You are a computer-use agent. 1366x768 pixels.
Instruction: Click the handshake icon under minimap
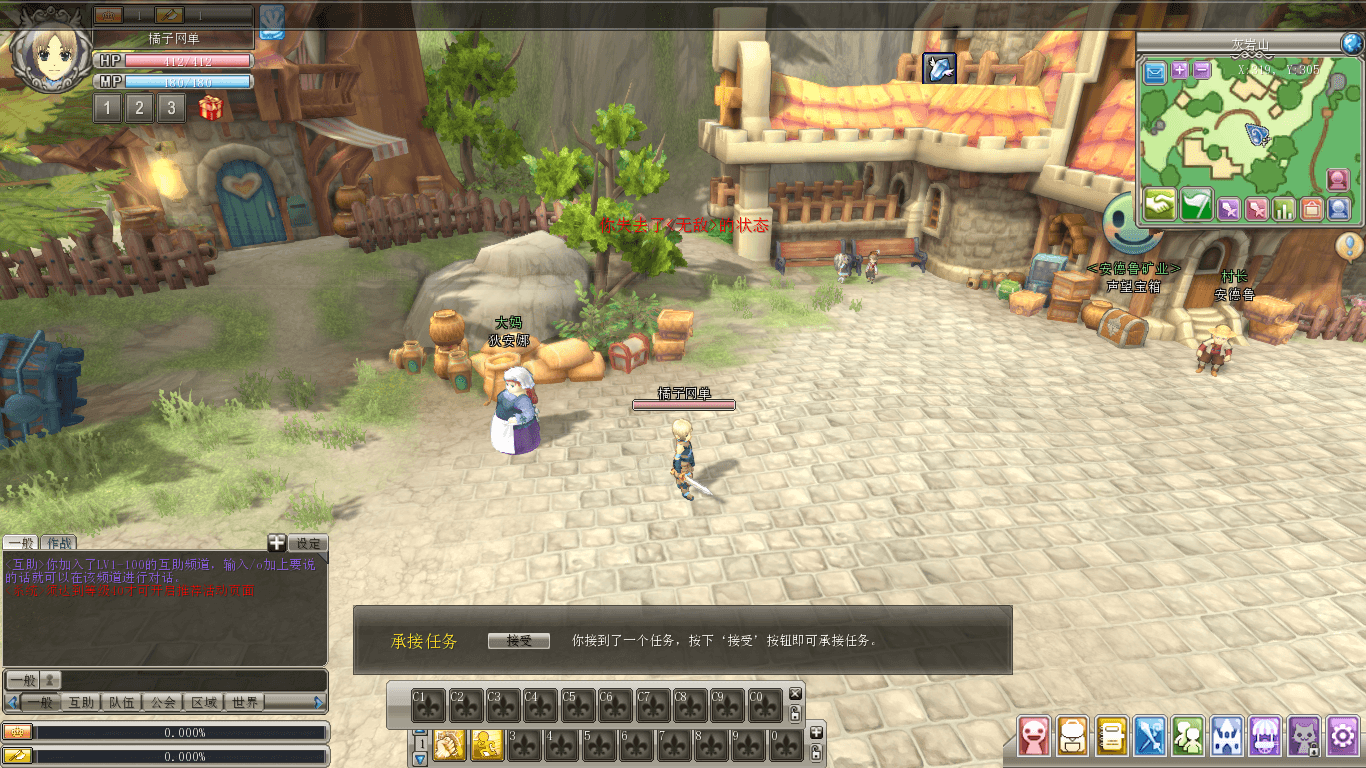[x=1160, y=205]
